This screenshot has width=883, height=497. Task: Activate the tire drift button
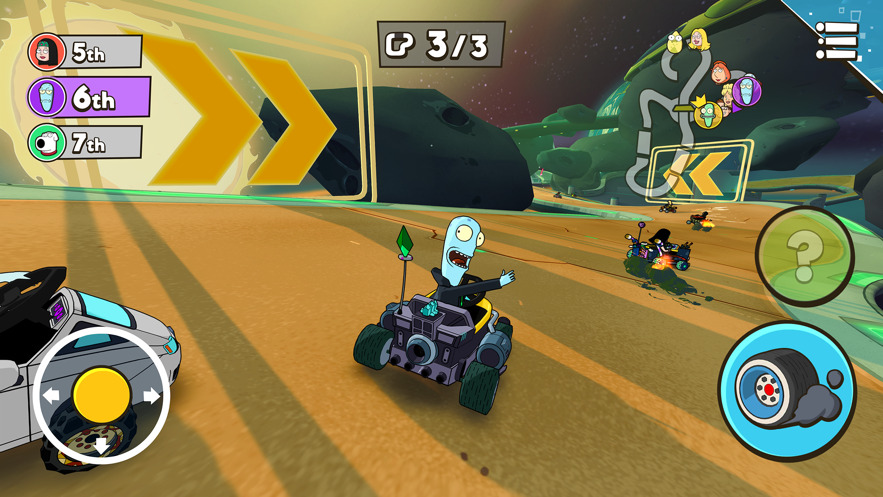coord(787,389)
